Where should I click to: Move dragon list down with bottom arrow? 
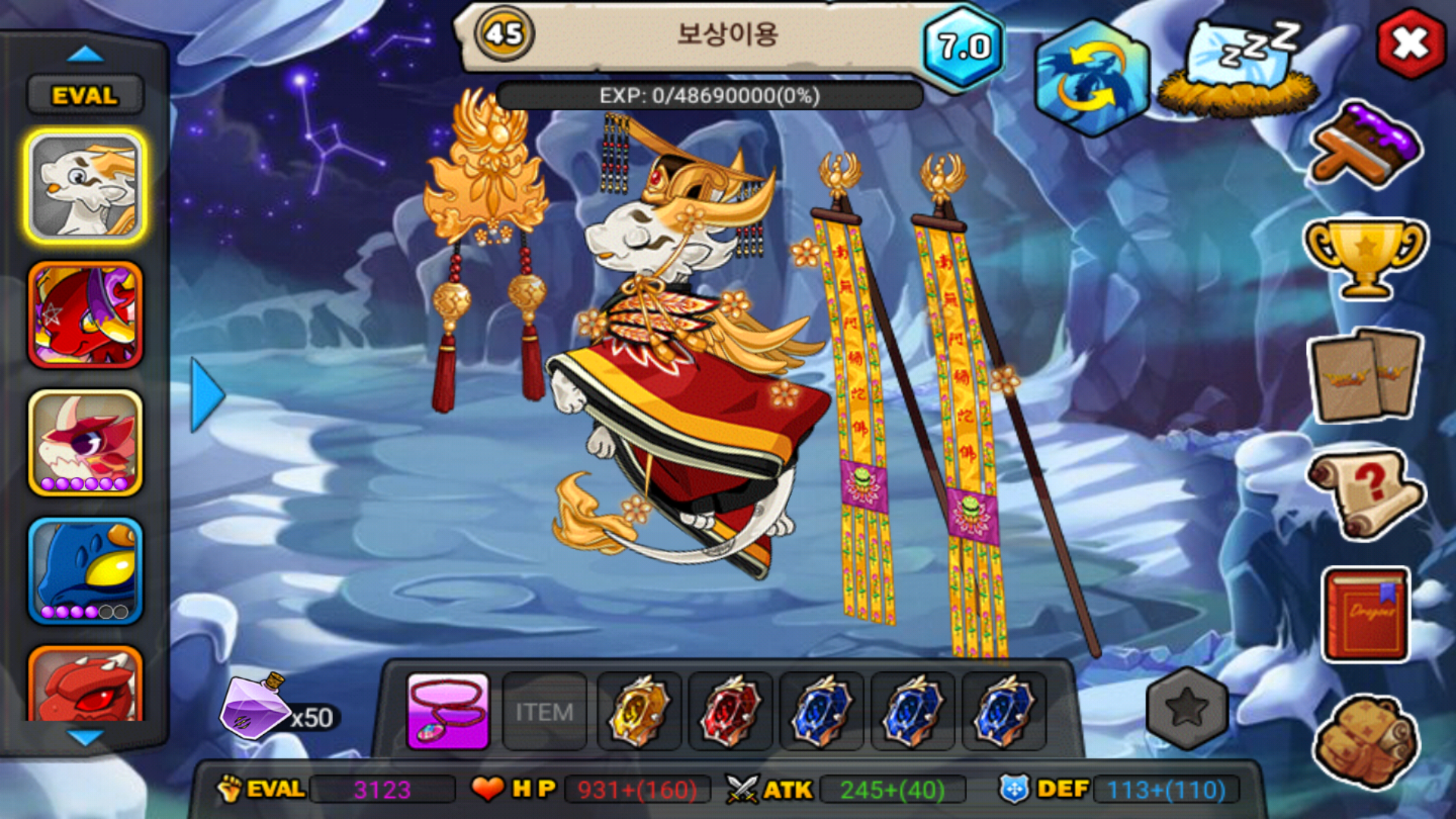(85, 737)
